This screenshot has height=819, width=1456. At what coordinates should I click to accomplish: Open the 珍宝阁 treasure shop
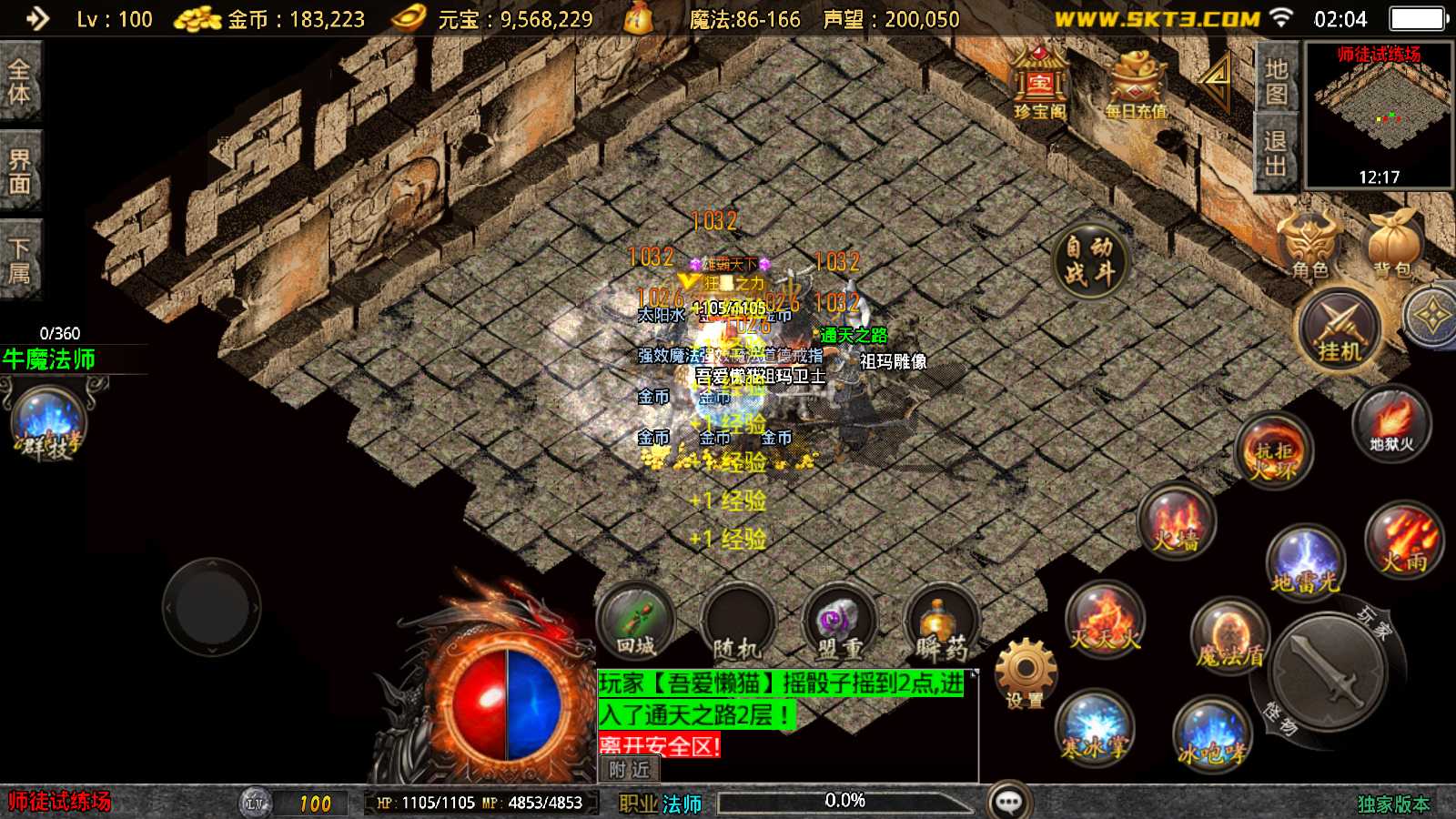click(x=1039, y=84)
